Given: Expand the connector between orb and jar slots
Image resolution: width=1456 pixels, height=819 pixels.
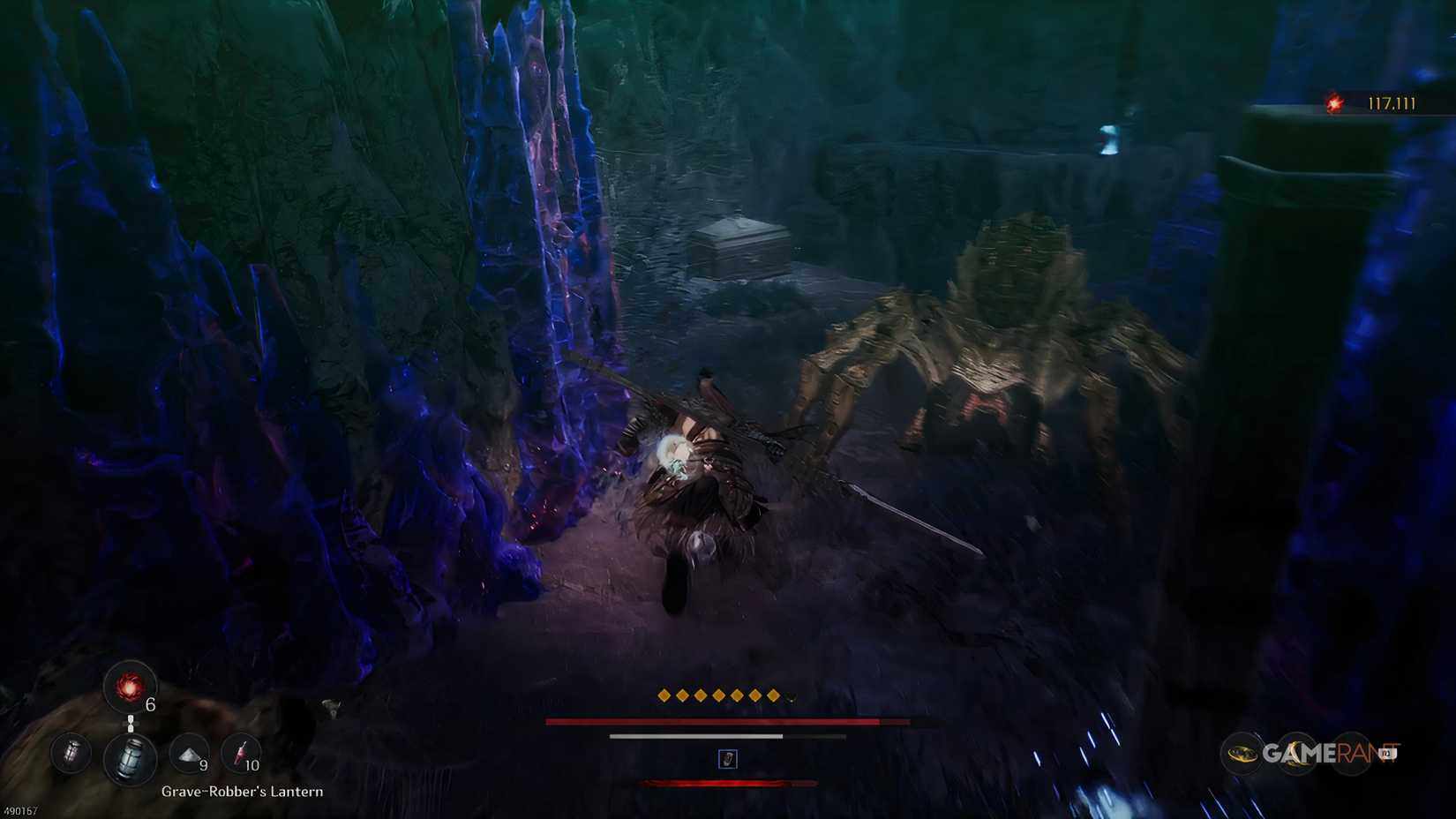Looking at the screenshot, I should pos(131,722).
